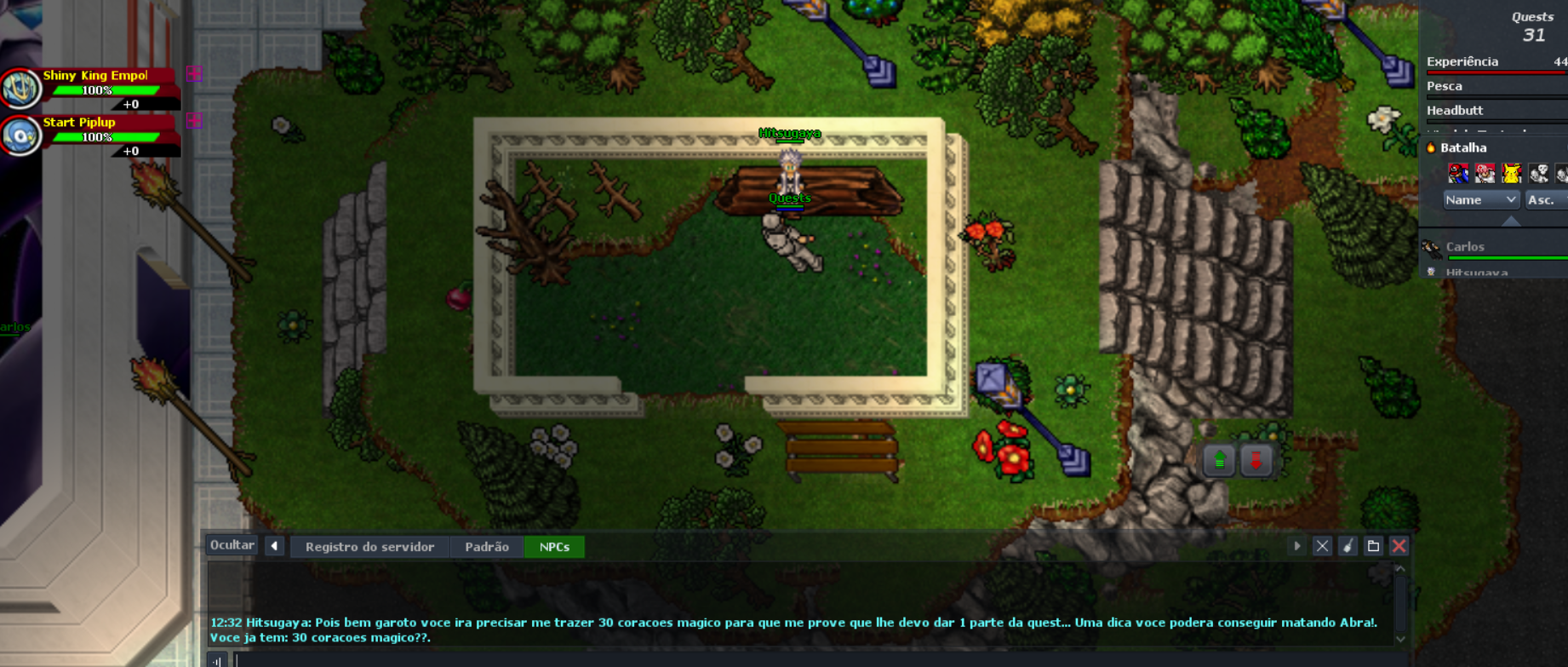Viewport: 1568px width, 667px height.
Task: Switch to the Padrão chat tab
Action: pos(487,547)
